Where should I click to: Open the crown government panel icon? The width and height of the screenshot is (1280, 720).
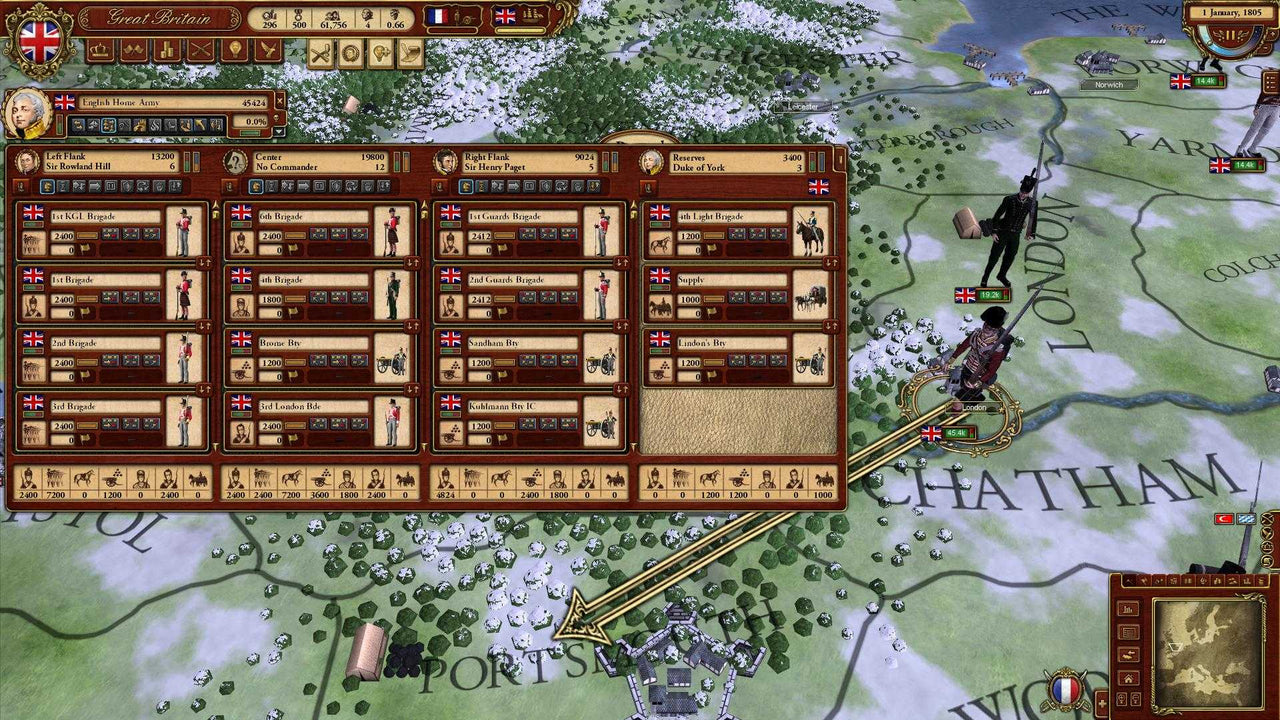click(x=98, y=48)
